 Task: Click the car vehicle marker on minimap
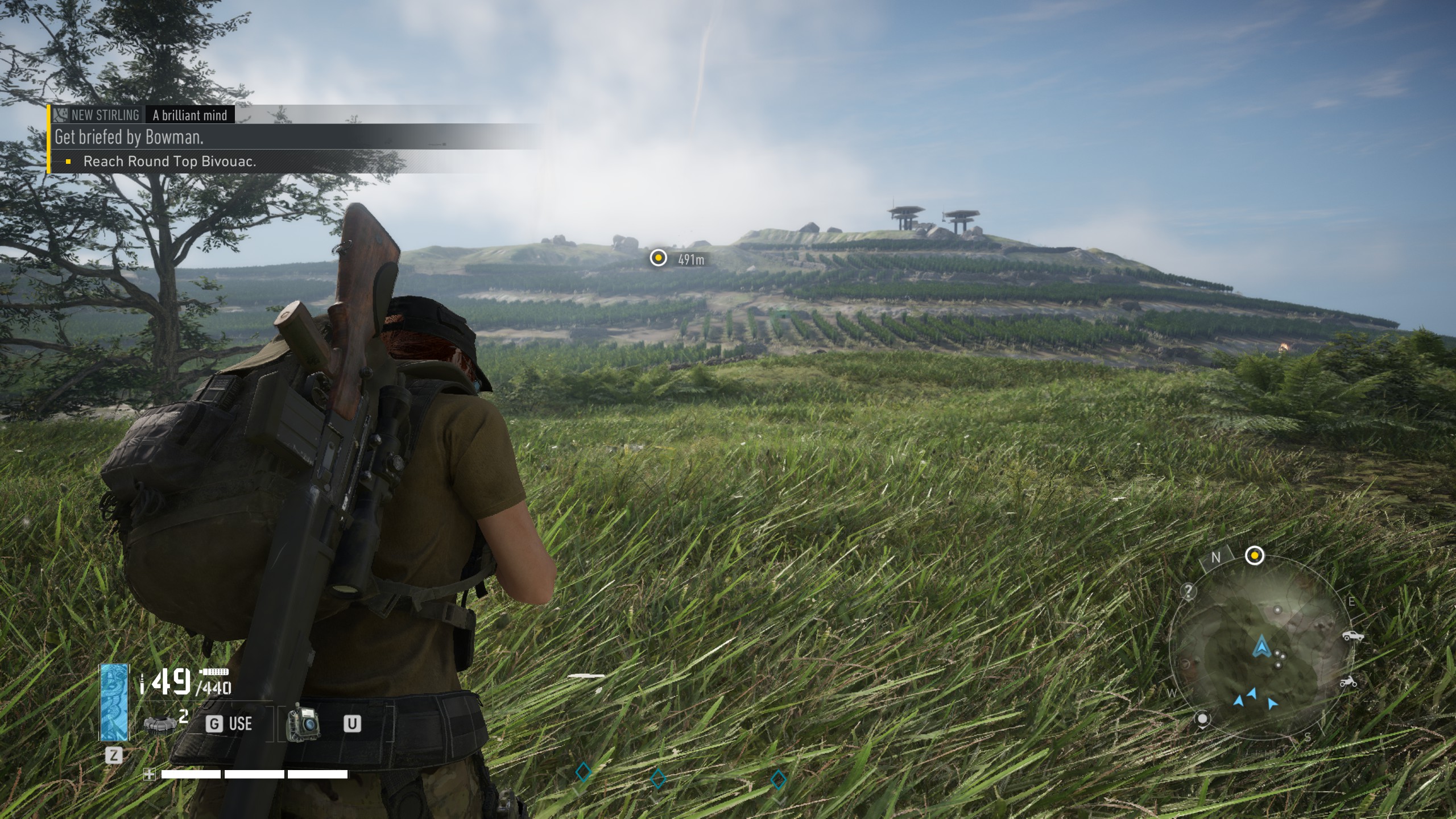pyautogui.click(x=1353, y=635)
